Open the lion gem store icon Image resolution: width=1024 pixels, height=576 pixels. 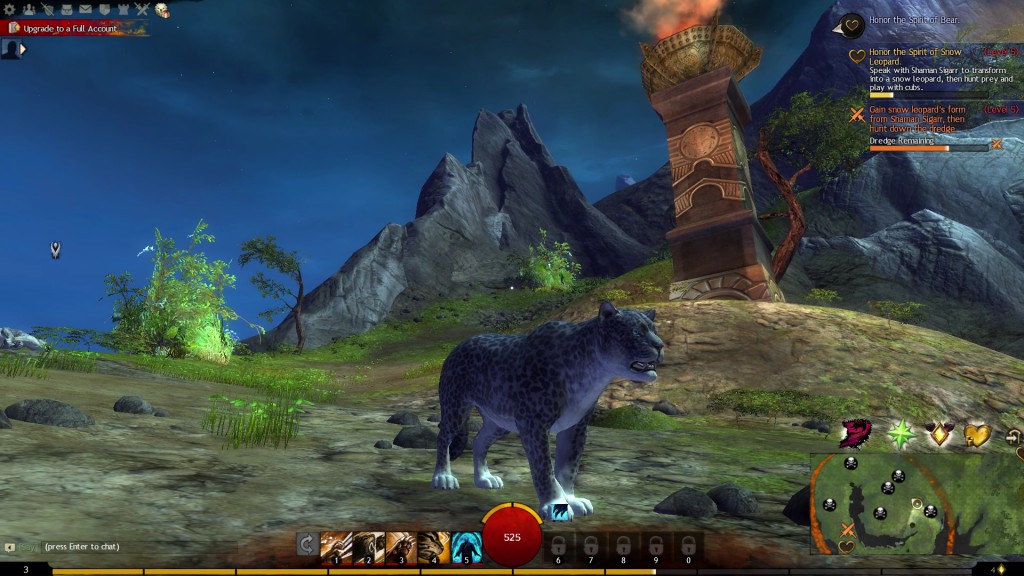coord(161,10)
